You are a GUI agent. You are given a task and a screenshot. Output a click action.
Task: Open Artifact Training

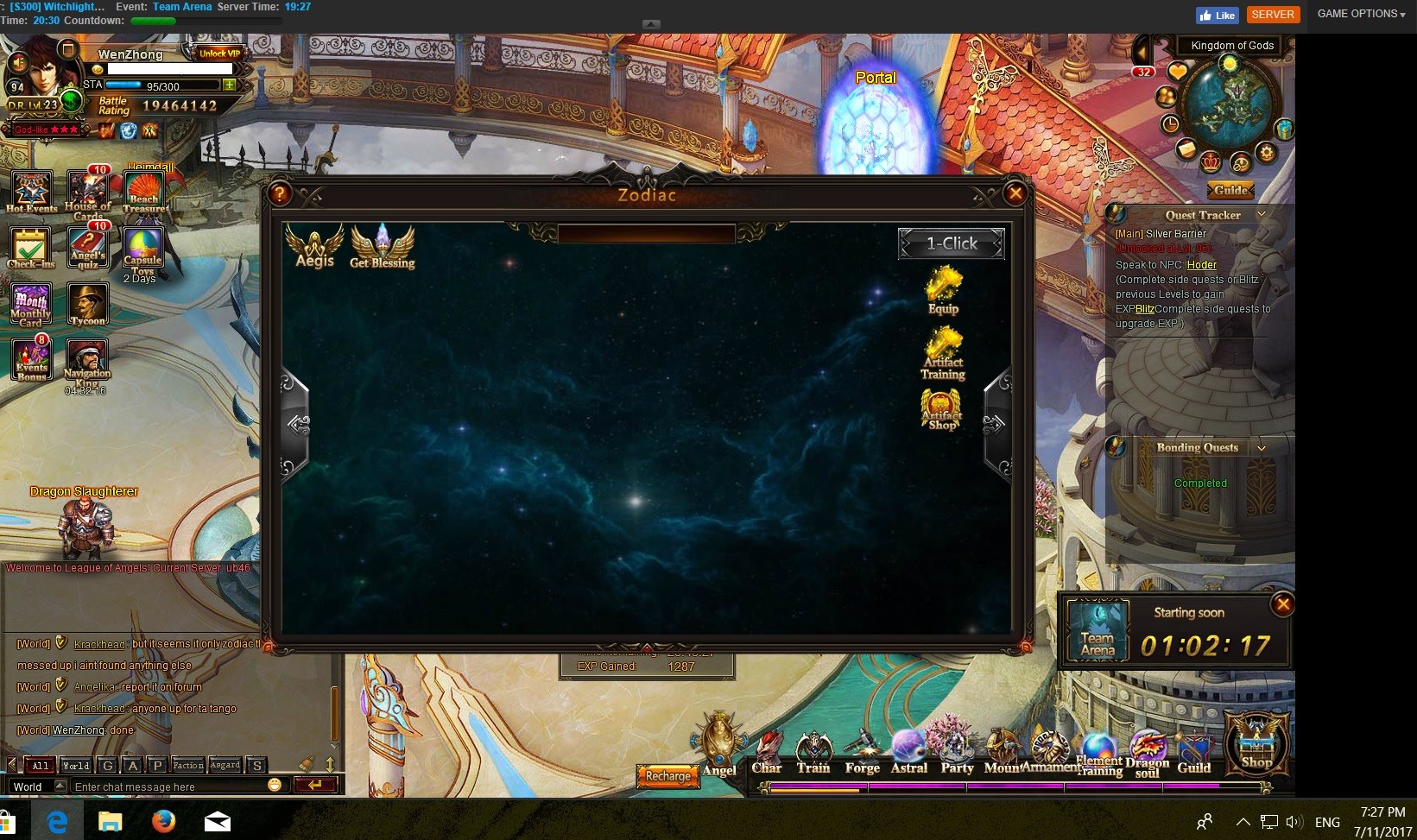pyautogui.click(x=943, y=352)
